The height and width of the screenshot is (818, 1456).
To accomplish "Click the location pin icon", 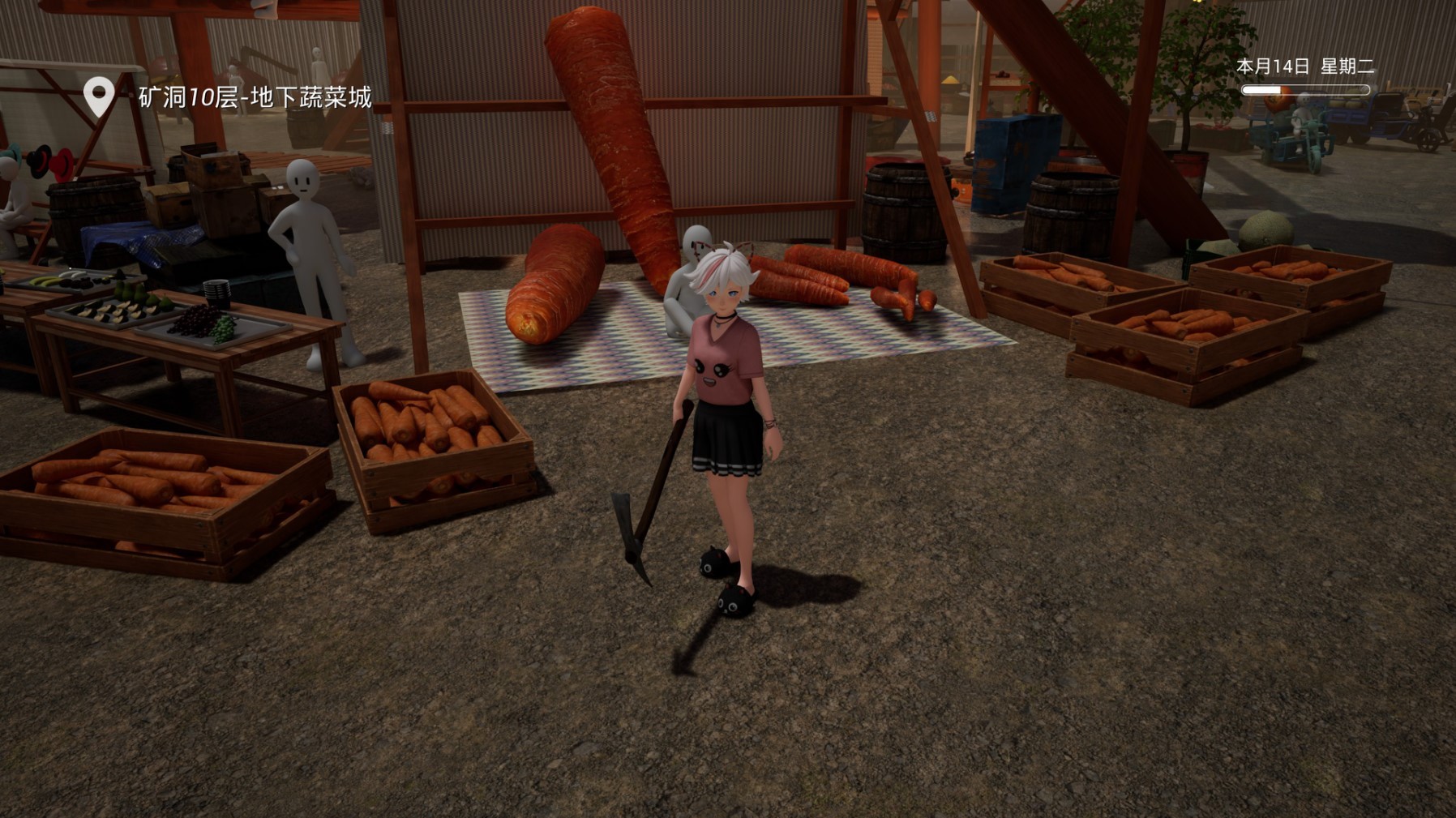I will click(99, 97).
